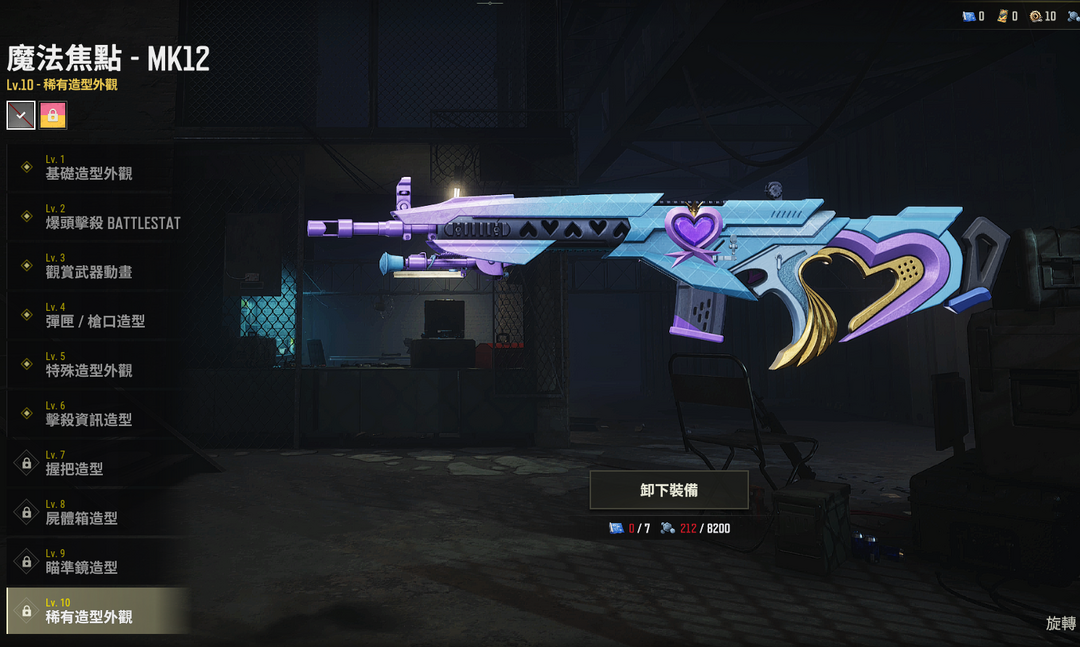The image size is (1080, 647).
Task: Click the 卸下裝備 button
Action: [669, 490]
